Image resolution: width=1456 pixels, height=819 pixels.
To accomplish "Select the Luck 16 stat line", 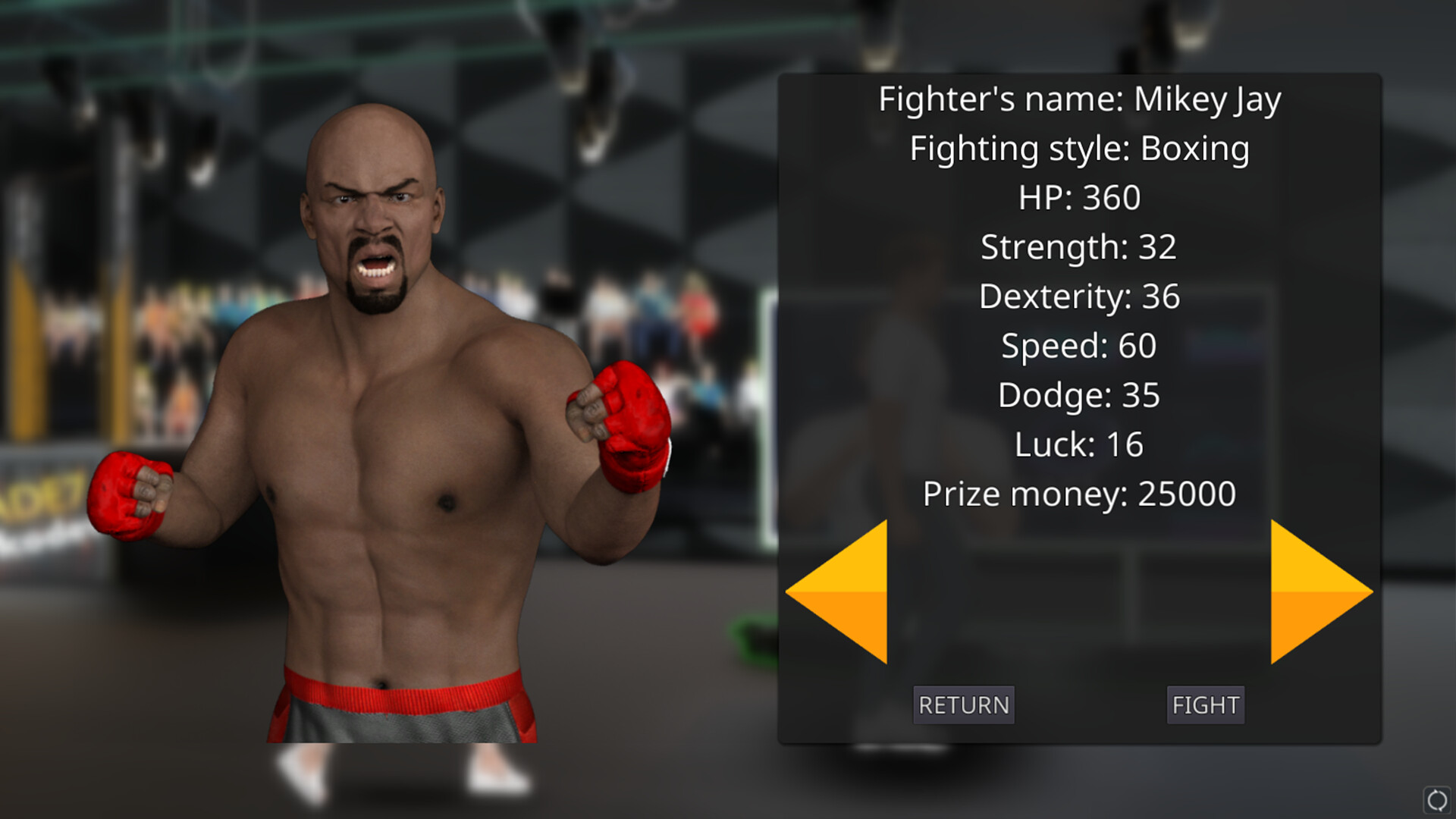I will pos(1079,444).
